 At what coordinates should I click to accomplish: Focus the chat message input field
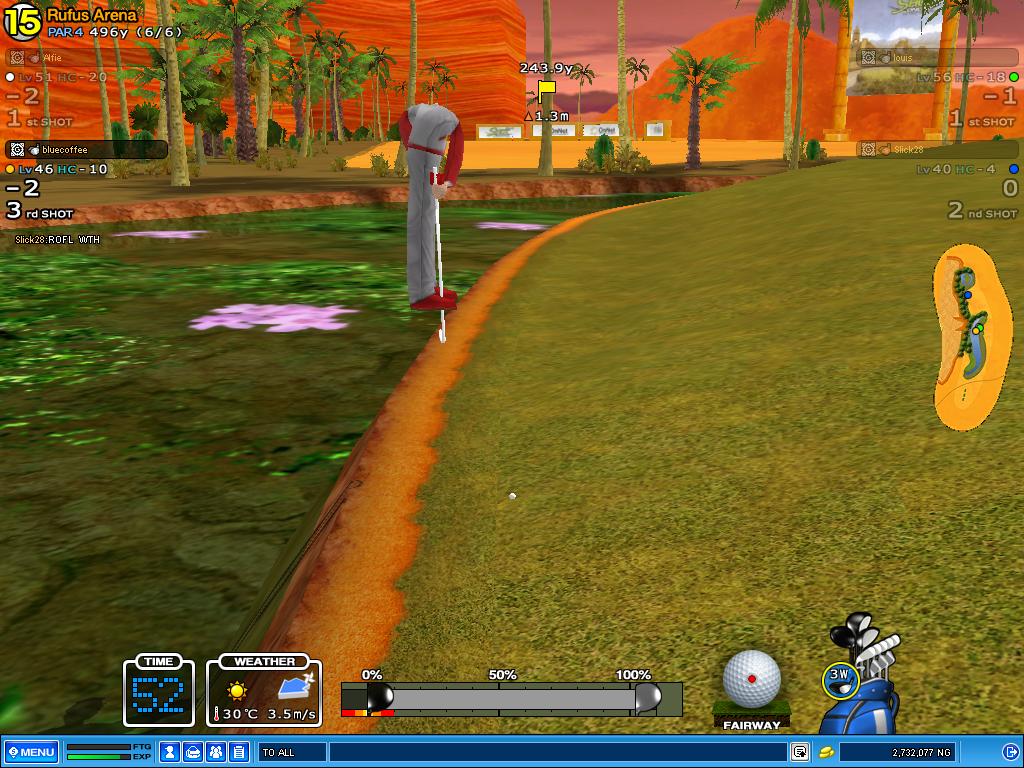(x=557, y=752)
